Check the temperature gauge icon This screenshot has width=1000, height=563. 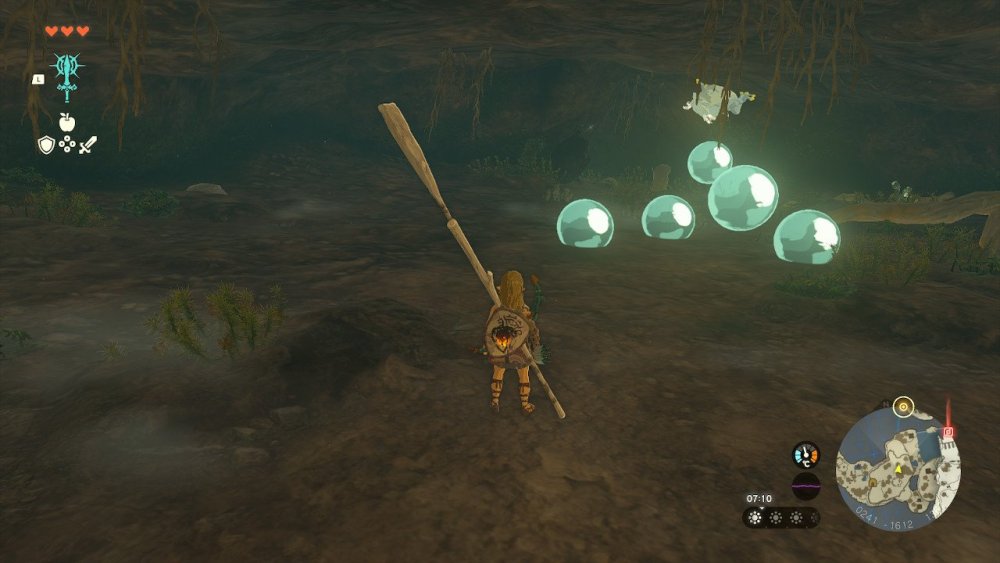point(805,456)
